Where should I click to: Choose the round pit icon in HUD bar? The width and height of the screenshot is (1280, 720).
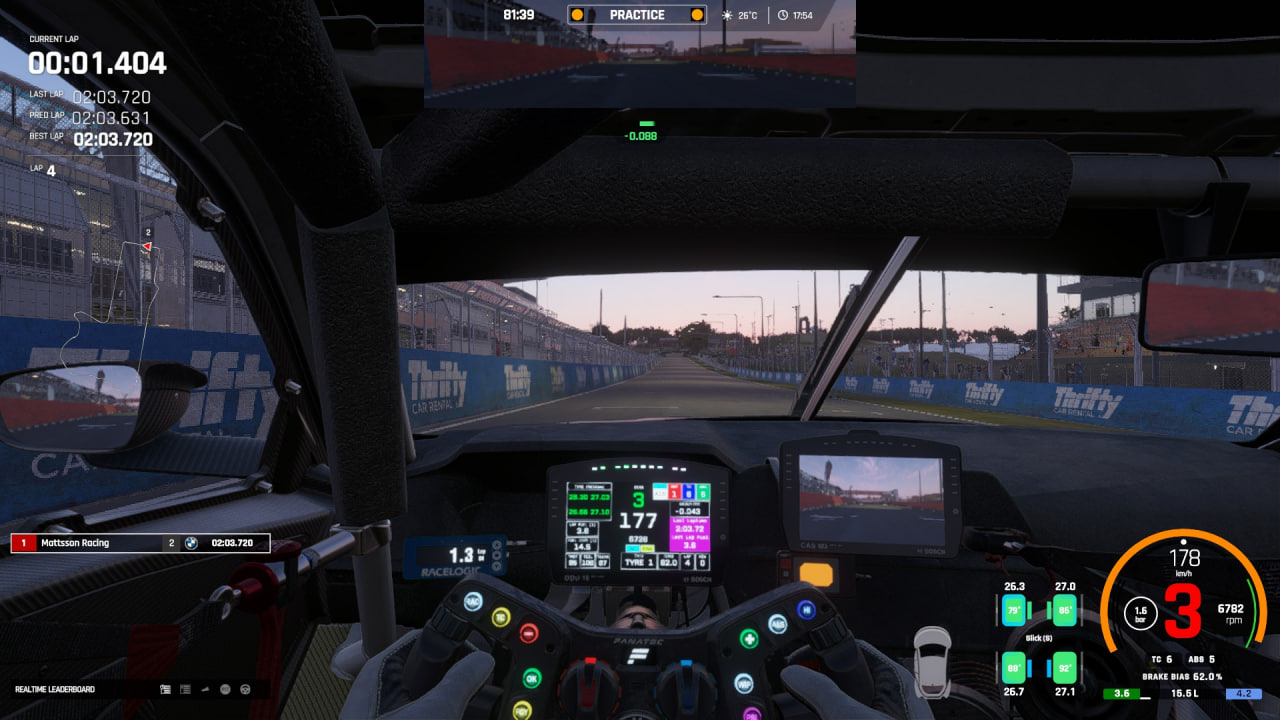[225, 689]
